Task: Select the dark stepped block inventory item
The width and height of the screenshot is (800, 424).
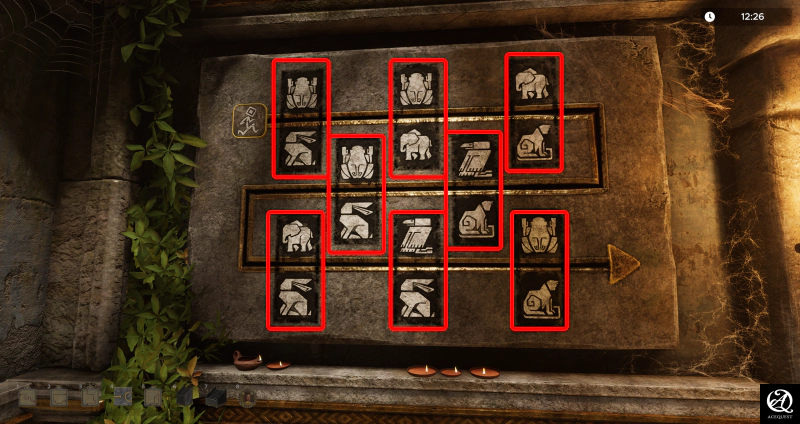Action: click(x=216, y=397)
